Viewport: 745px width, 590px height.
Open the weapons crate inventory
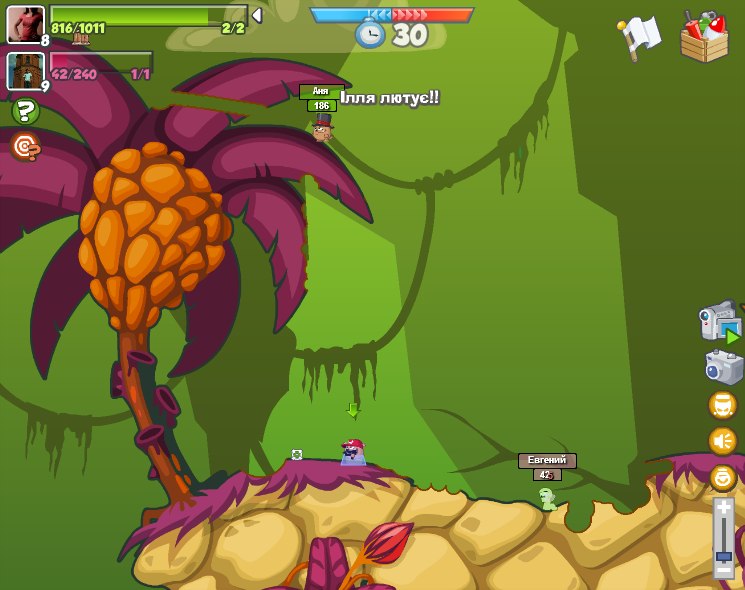[x=704, y=37]
